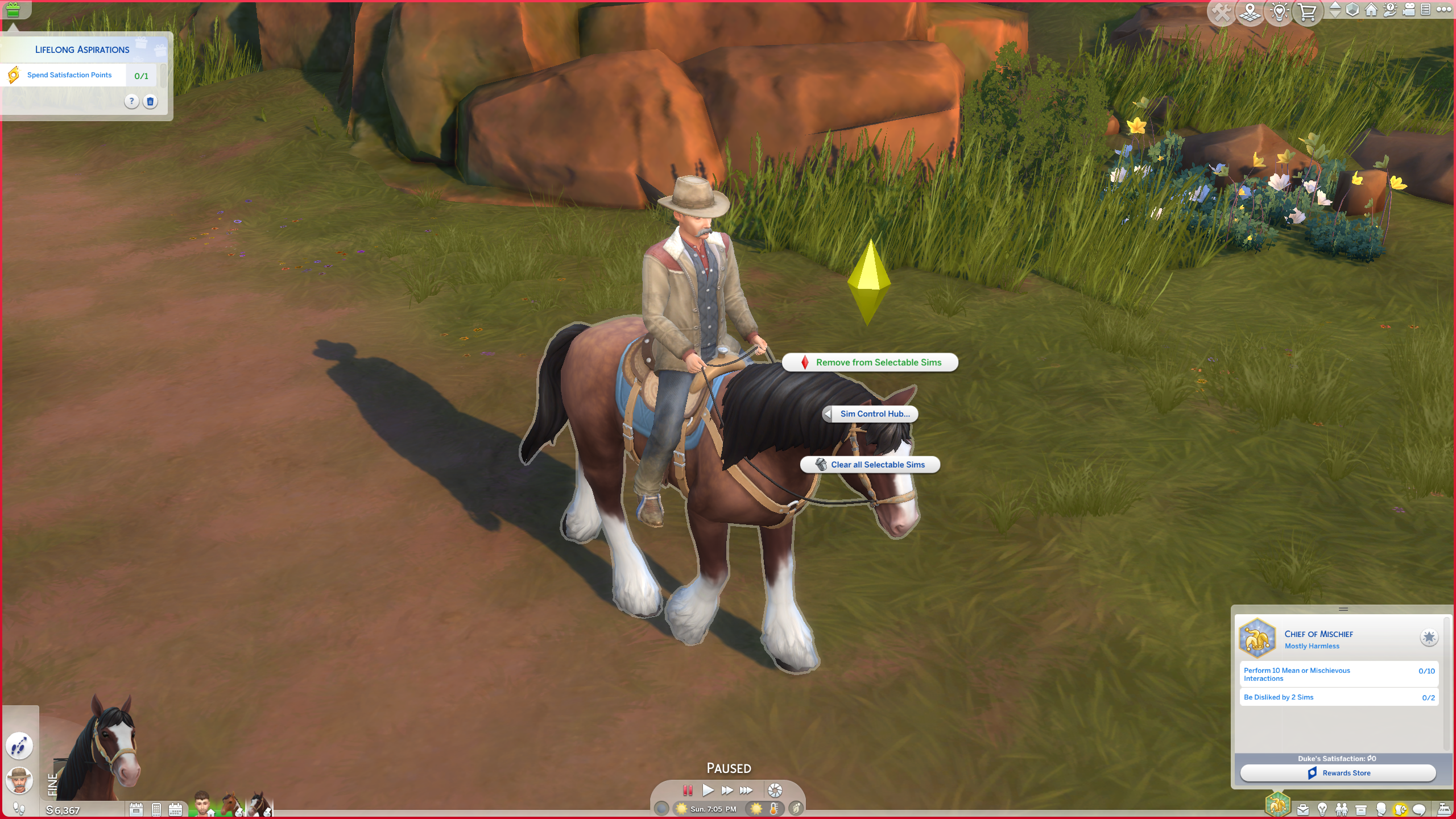The height and width of the screenshot is (819, 1456).
Task: Delete the Lifelong Aspirations goal with trash icon
Action: pyautogui.click(x=150, y=102)
